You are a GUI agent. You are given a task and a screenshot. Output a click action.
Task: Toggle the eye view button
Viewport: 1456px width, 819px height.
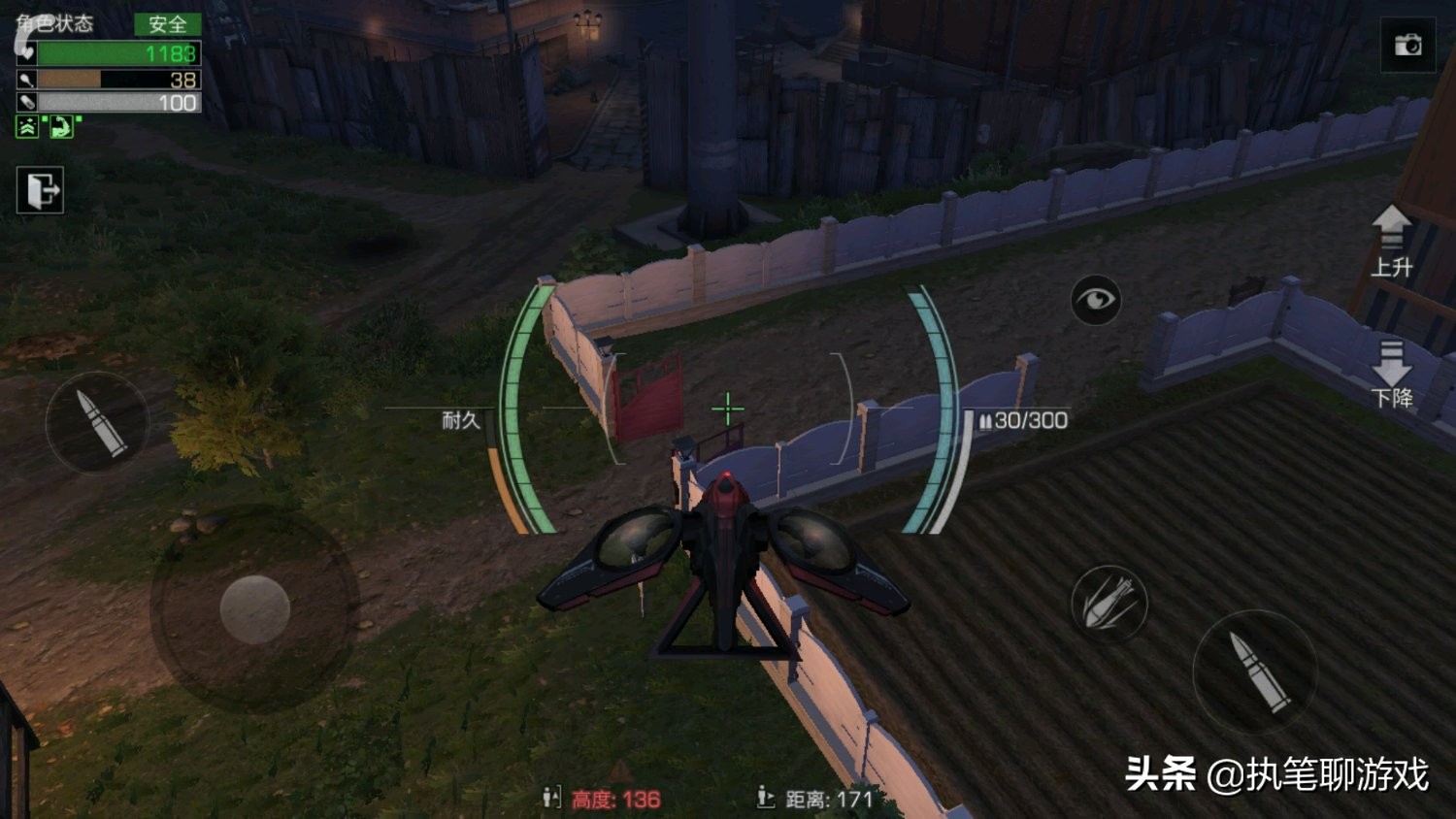click(1096, 300)
